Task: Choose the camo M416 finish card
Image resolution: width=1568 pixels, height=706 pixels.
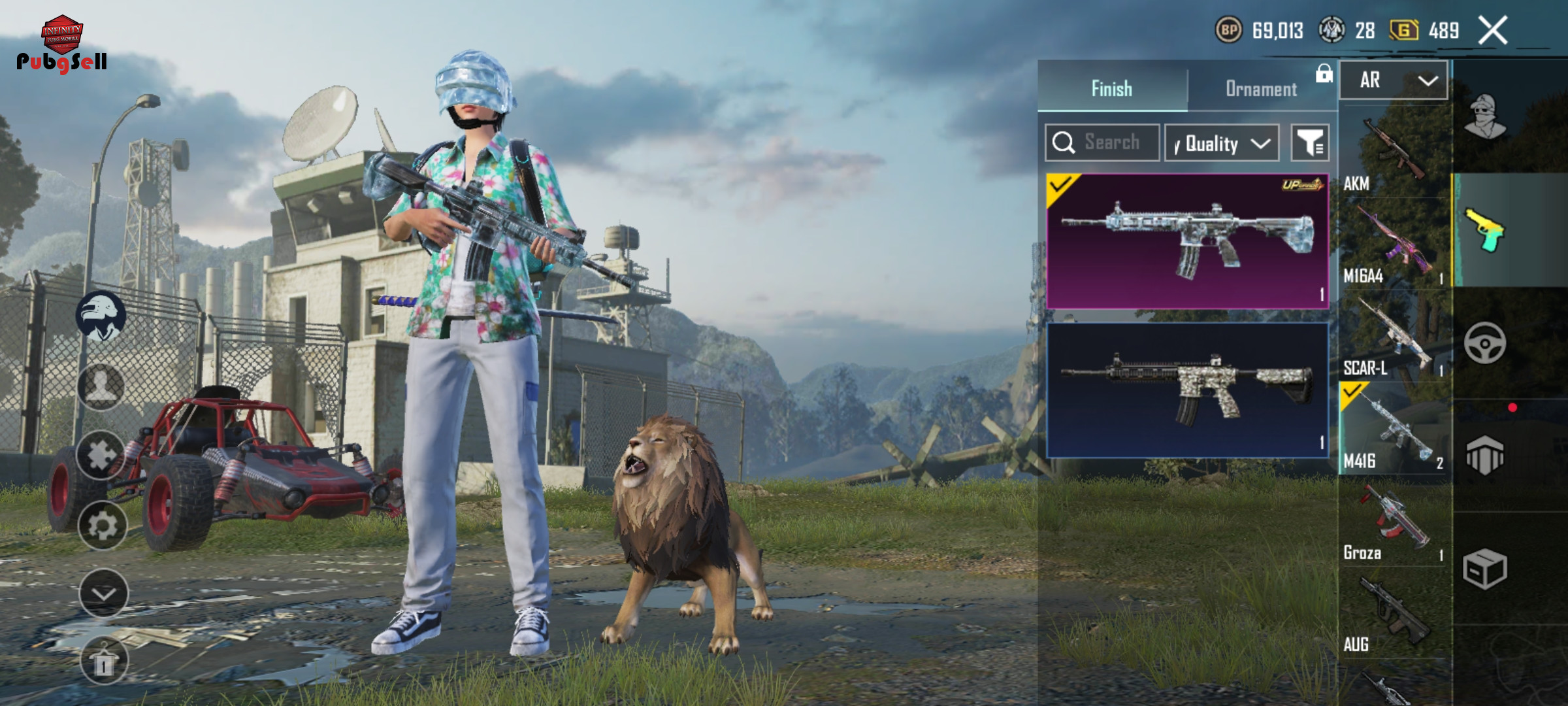Action: [1187, 390]
